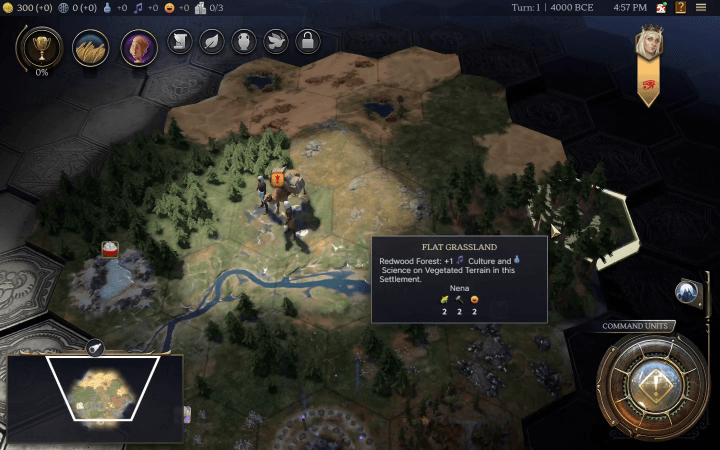Viewport: 720px width, 450px height.
Task: Open the Civilopedia question mark icon
Action: pos(681,7)
